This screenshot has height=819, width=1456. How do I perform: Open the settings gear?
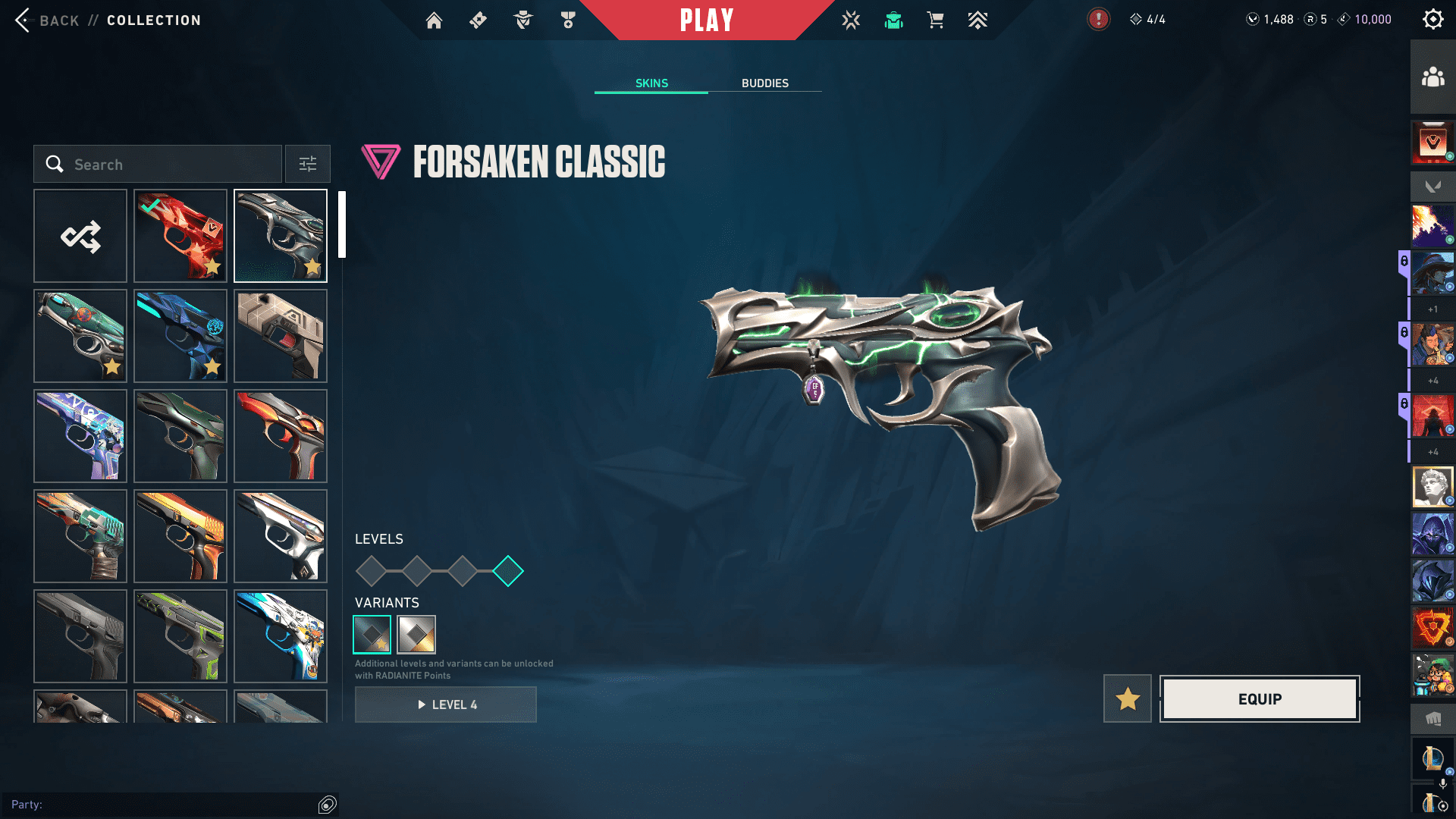1432,20
